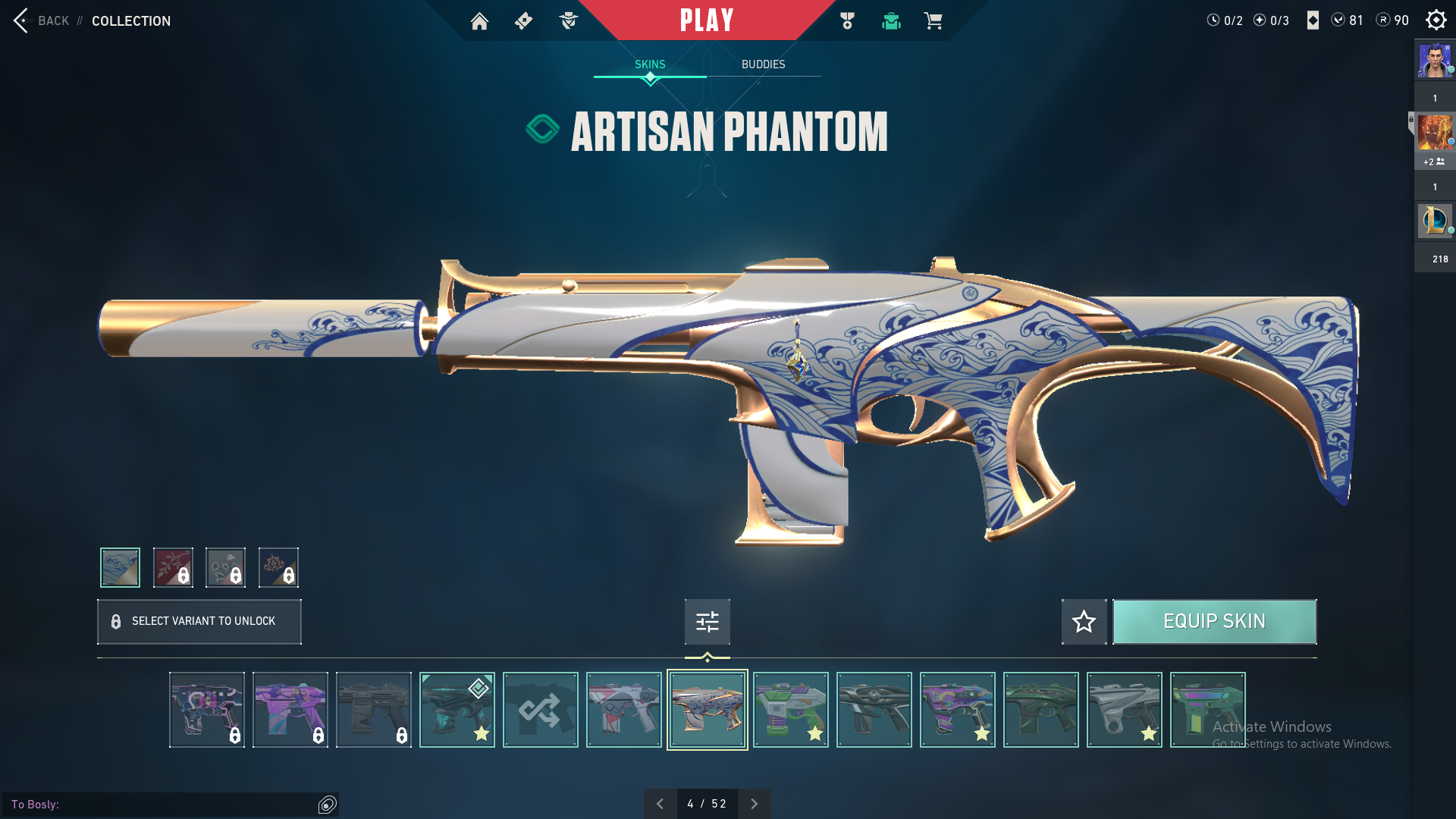Go to the previous skin page
Screen dimensions: 1456x819
point(660,804)
